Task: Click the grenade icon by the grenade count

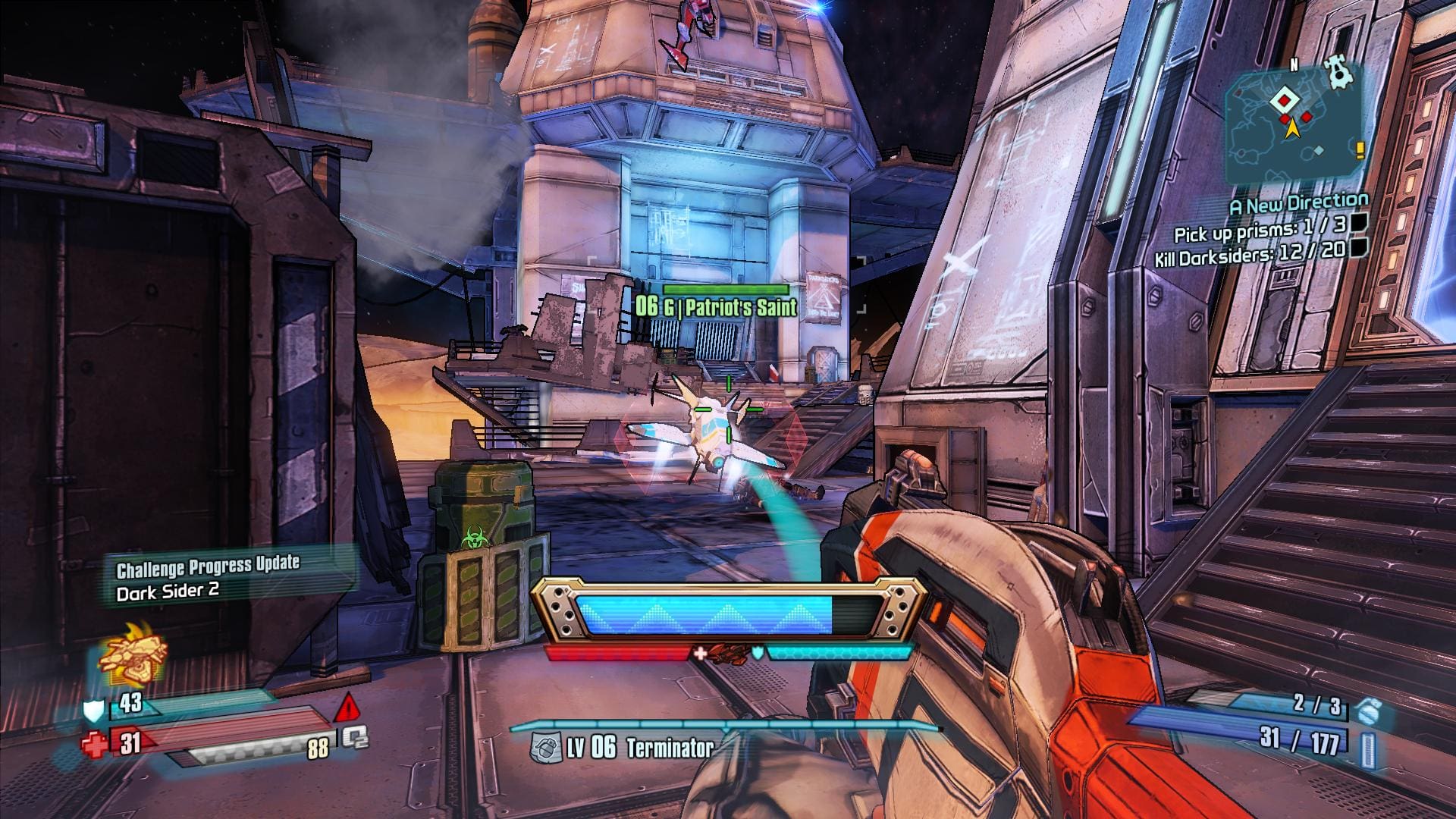Action: click(1366, 711)
